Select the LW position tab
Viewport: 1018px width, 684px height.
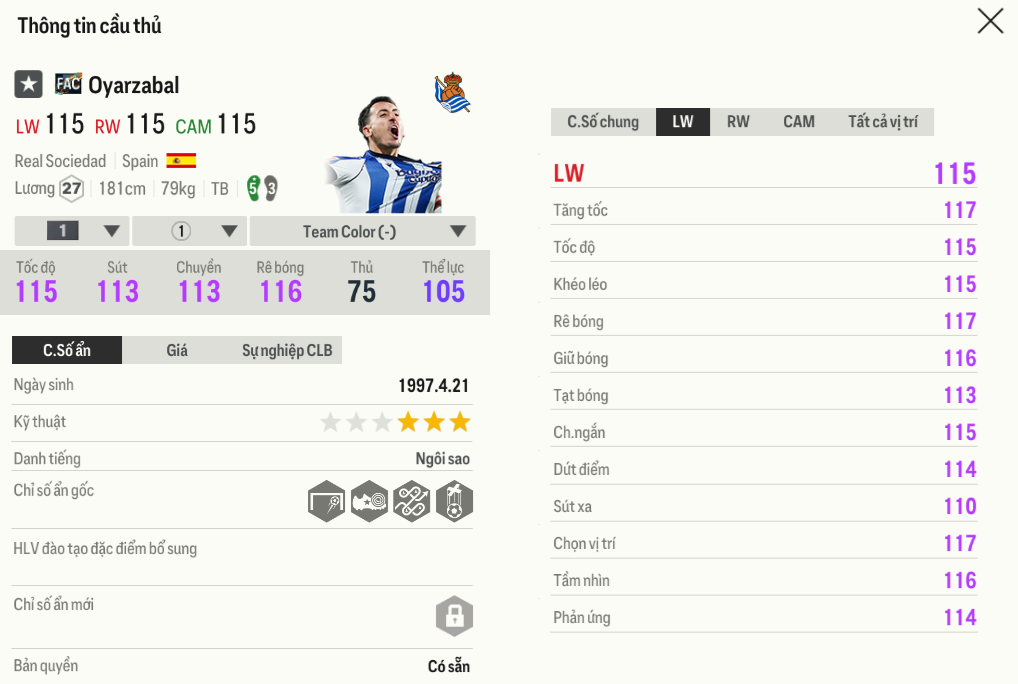pyautogui.click(x=683, y=122)
